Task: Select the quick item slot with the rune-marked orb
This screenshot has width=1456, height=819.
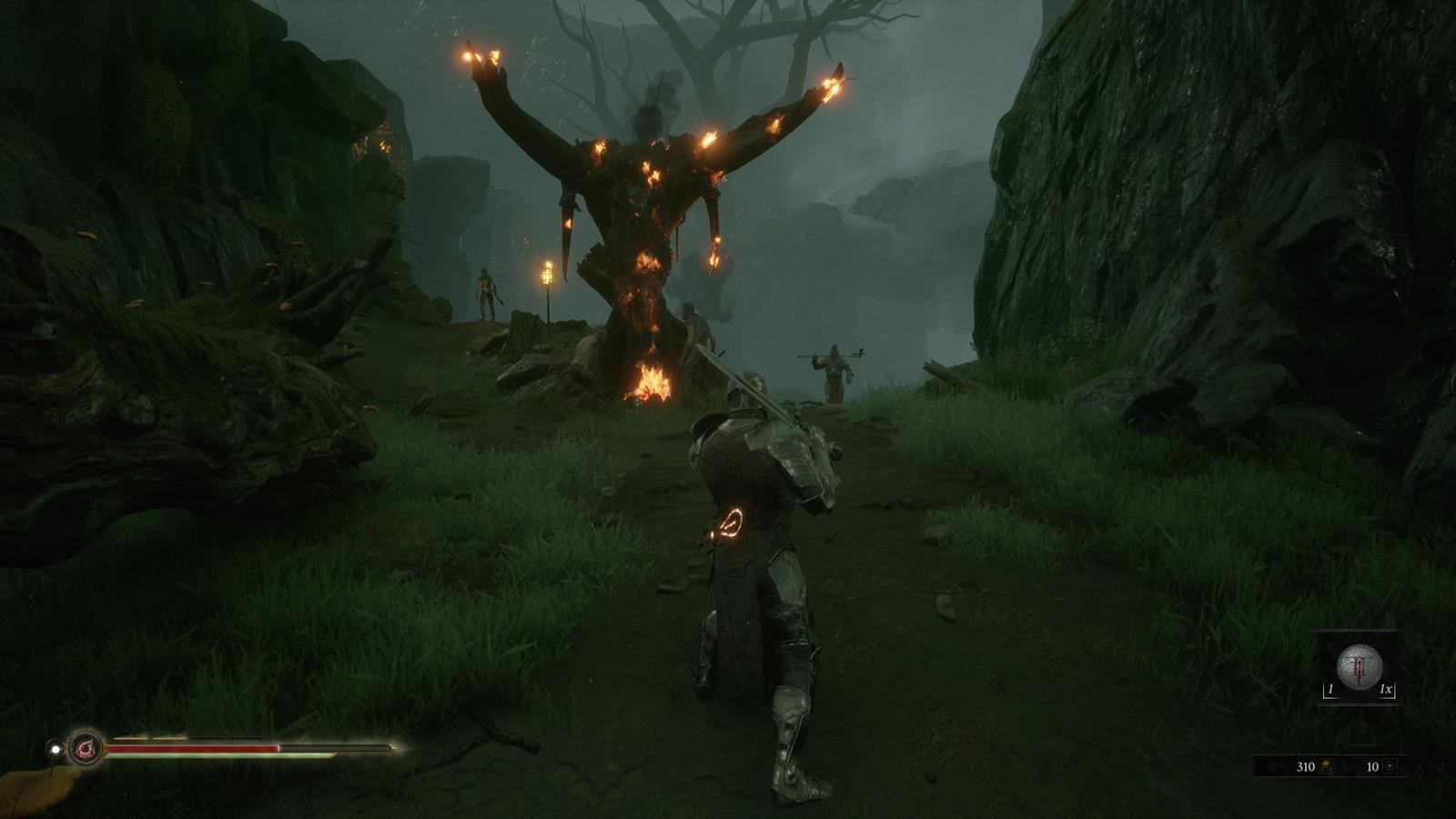Action: pyautogui.click(x=1360, y=667)
